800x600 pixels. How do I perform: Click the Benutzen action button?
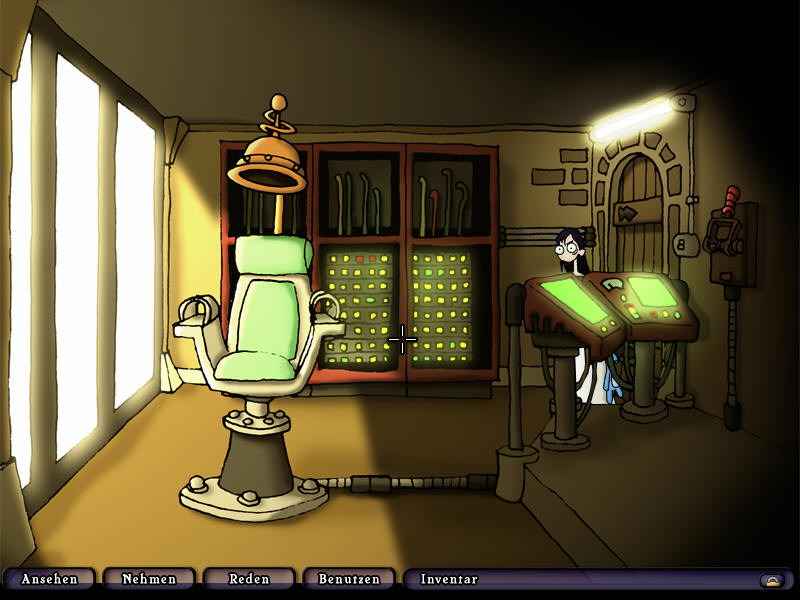349,579
